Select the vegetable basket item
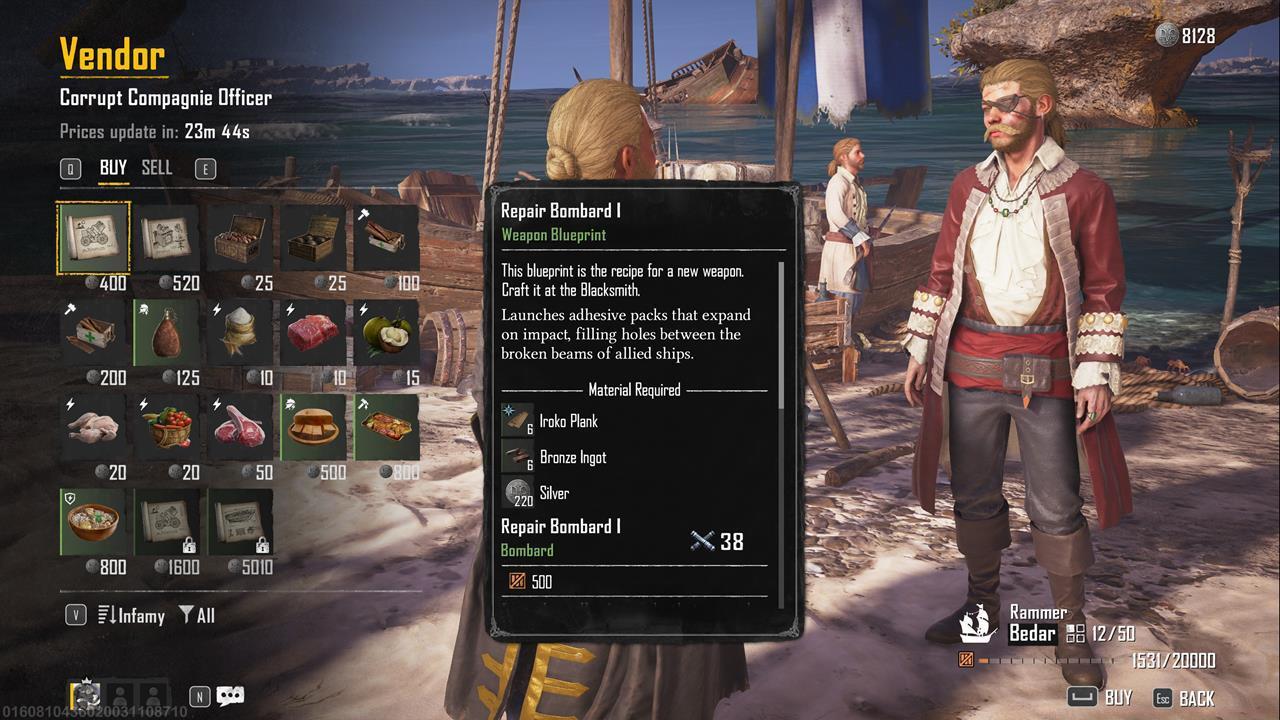The height and width of the screenshot is (720, 1280). point(167,427)
